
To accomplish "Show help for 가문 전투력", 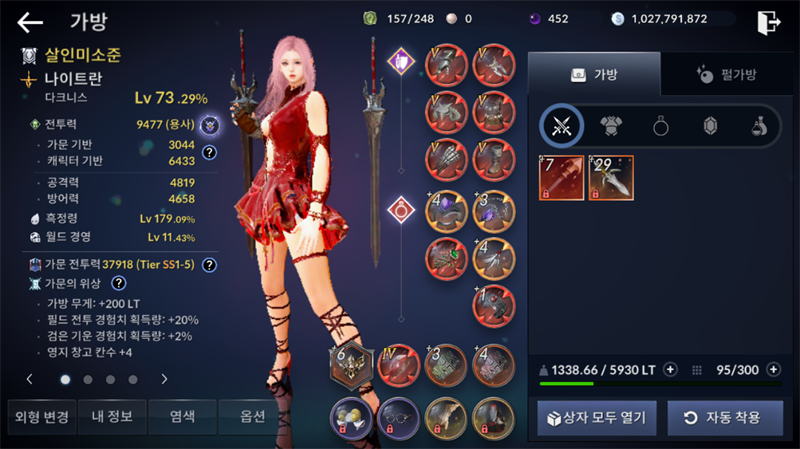I will [210, 265].
